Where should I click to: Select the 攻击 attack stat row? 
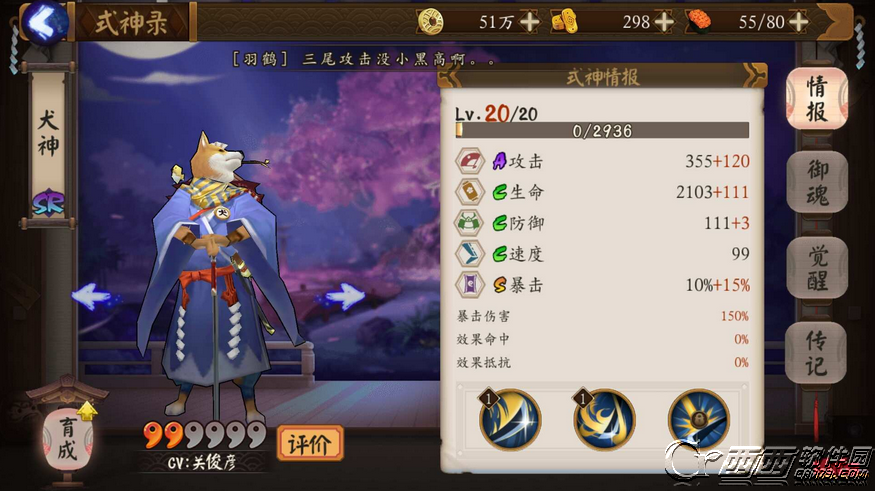(602, 161)
